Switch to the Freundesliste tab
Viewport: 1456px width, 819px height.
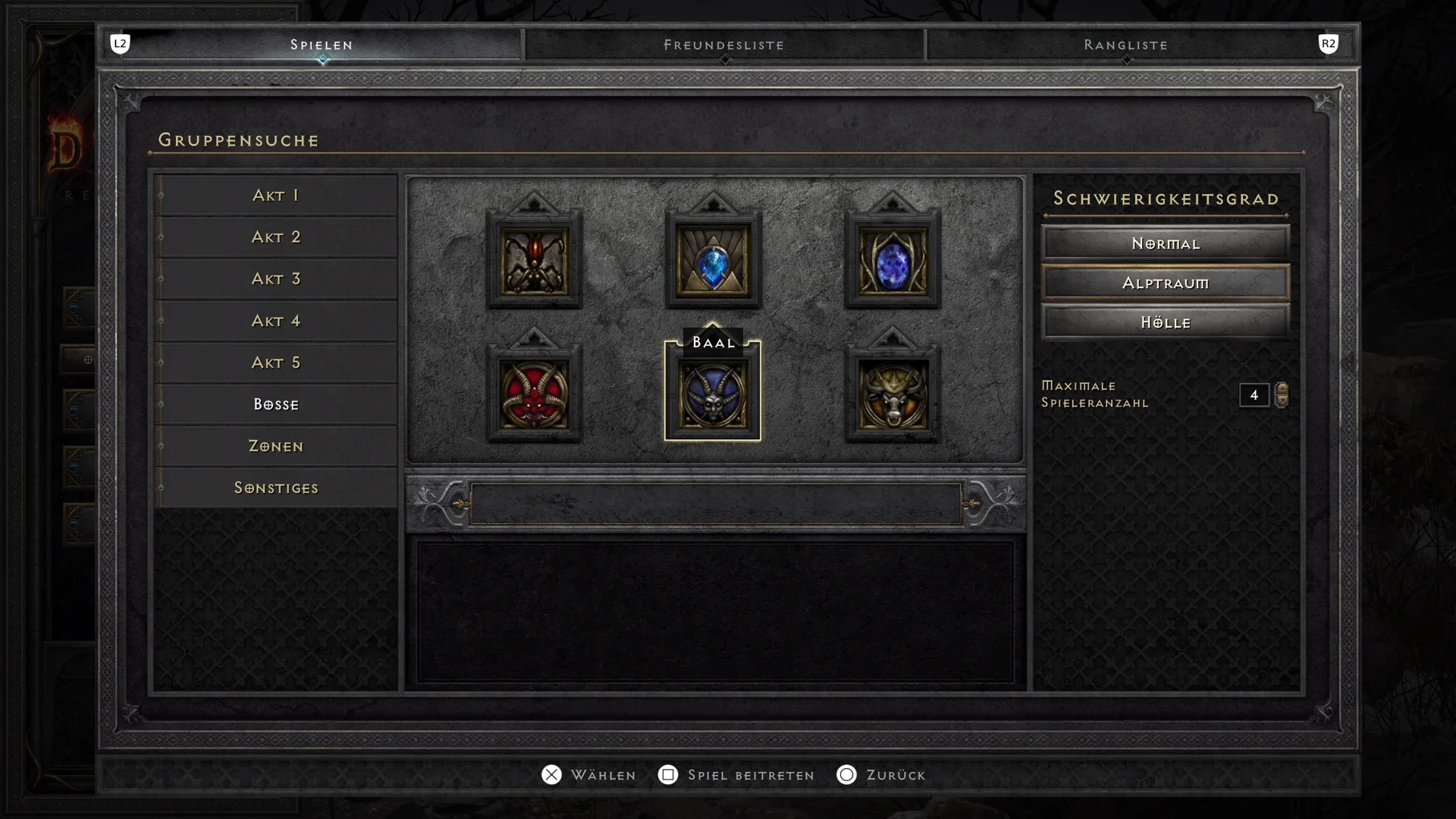click(723, 45)
